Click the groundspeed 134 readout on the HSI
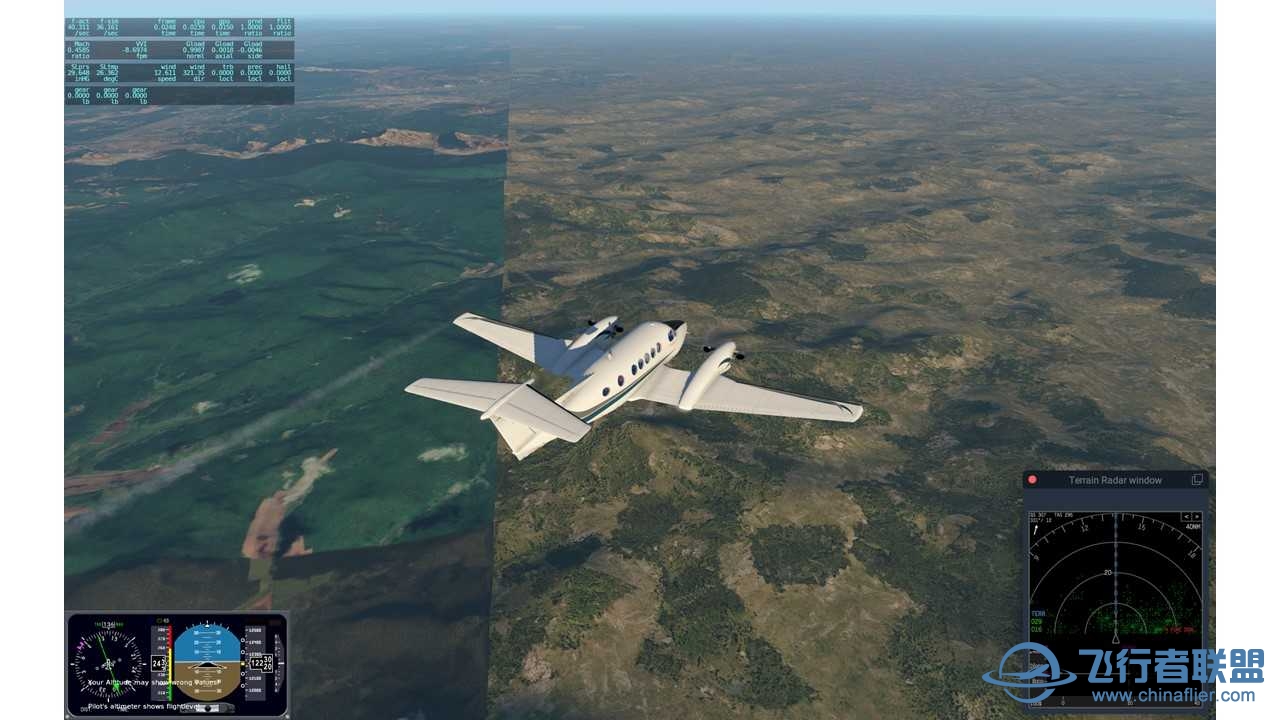Screen dimensions: 1280x720 click(108, 624)
